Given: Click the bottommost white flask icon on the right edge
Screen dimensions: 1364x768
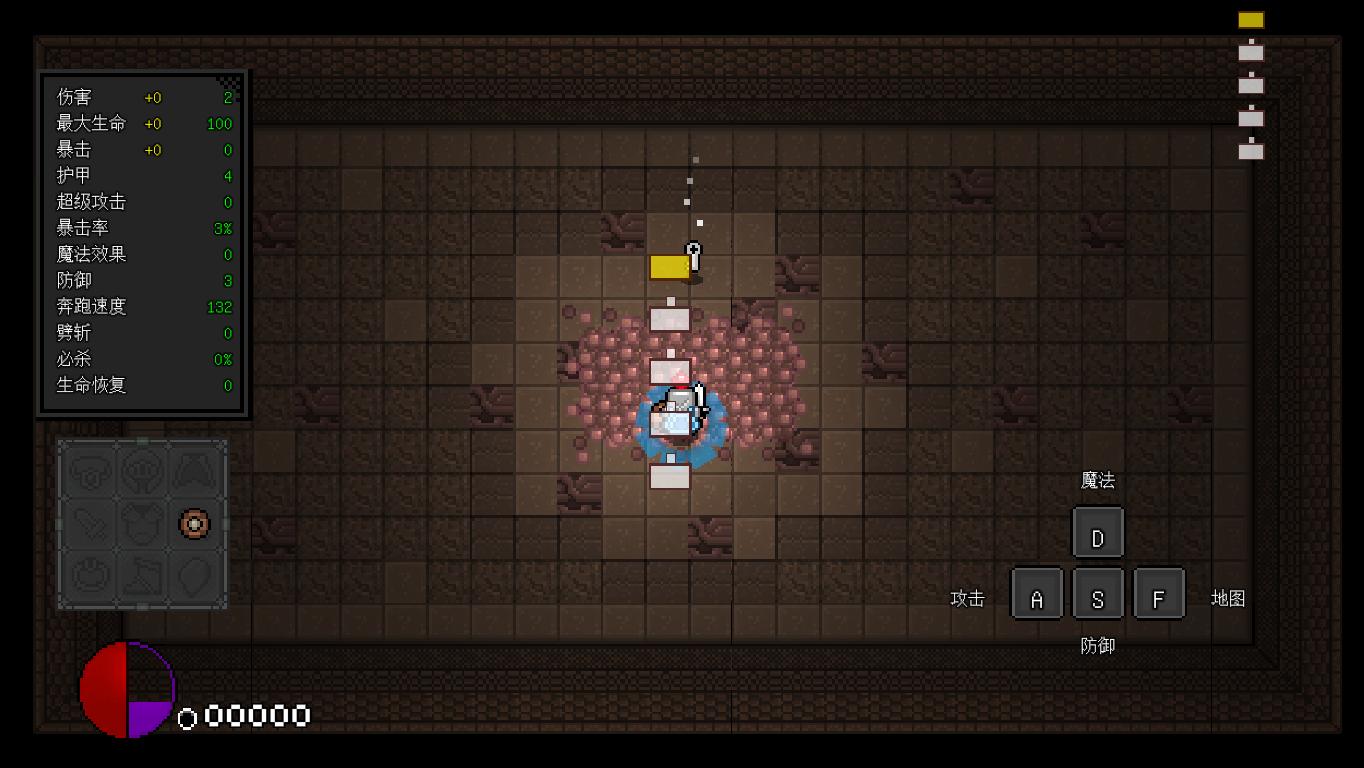Looking at the screenshot, I should [x=1250, y=152].
